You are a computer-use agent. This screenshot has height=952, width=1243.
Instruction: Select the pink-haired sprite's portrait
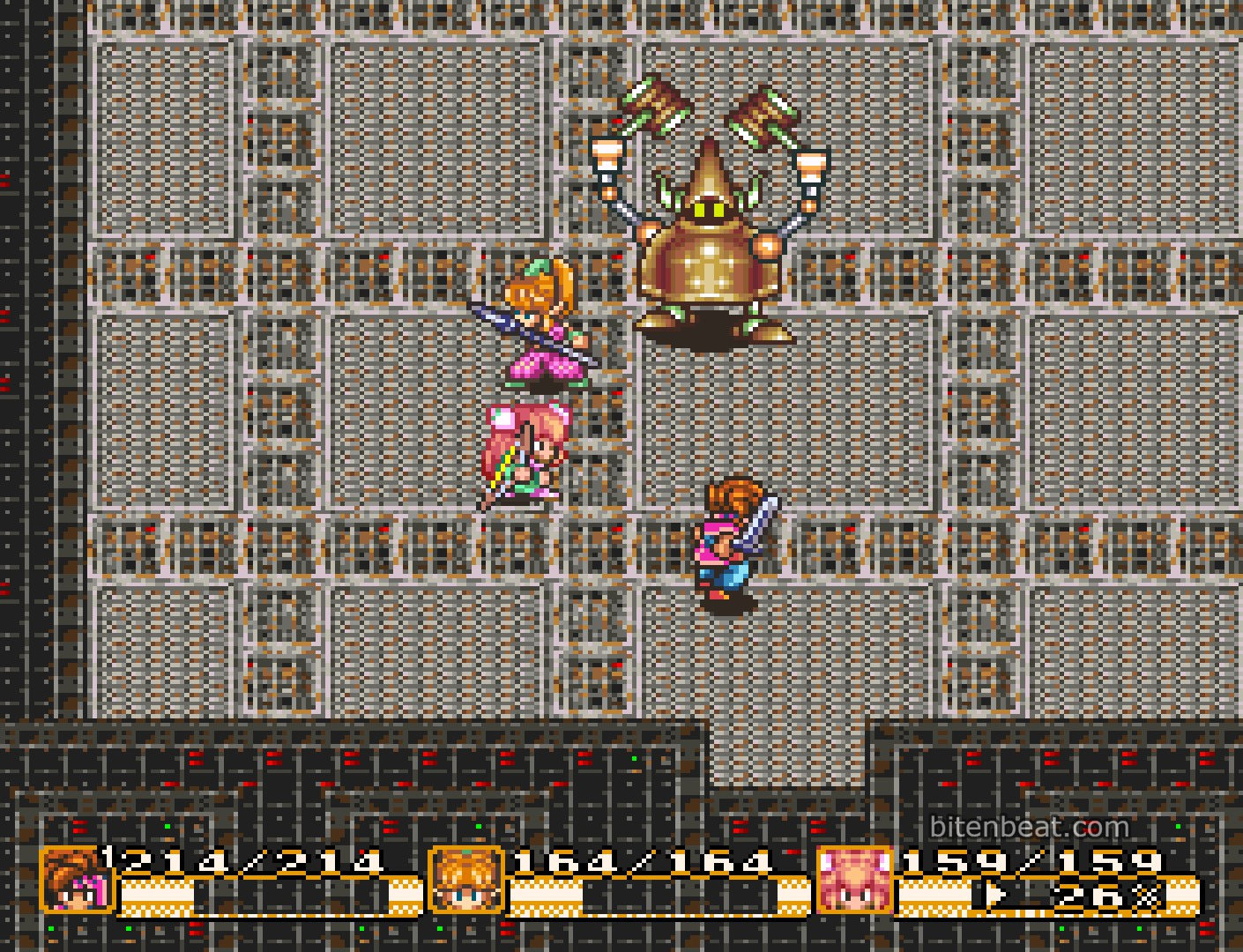click(854, 879)
